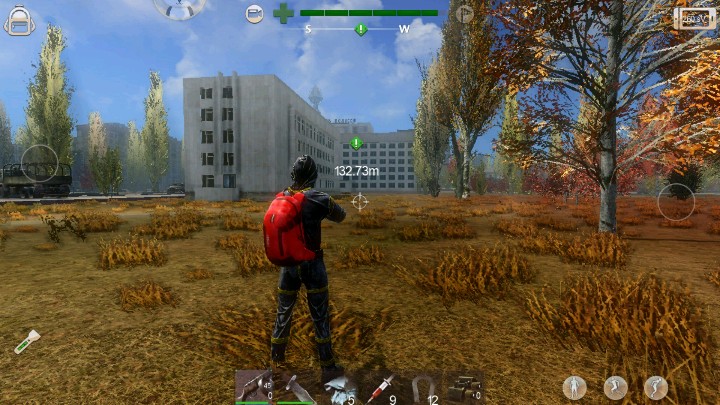
Task: Switch to standing stance
Action: click(x=574, y=387)
